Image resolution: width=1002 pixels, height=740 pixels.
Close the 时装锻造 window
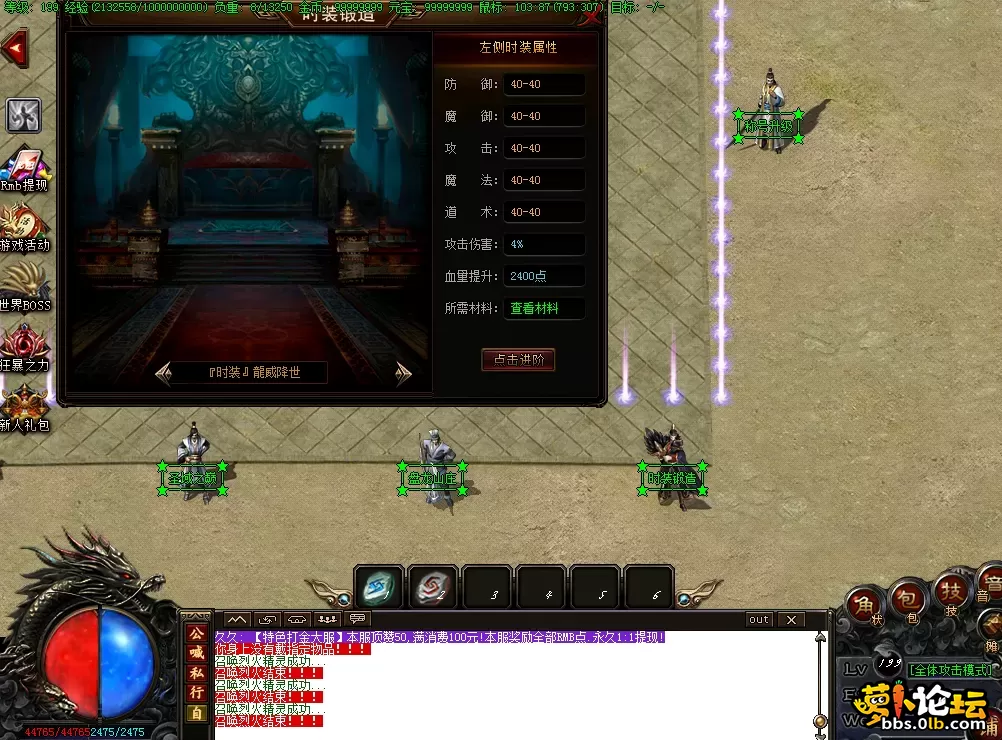(592, 17)
